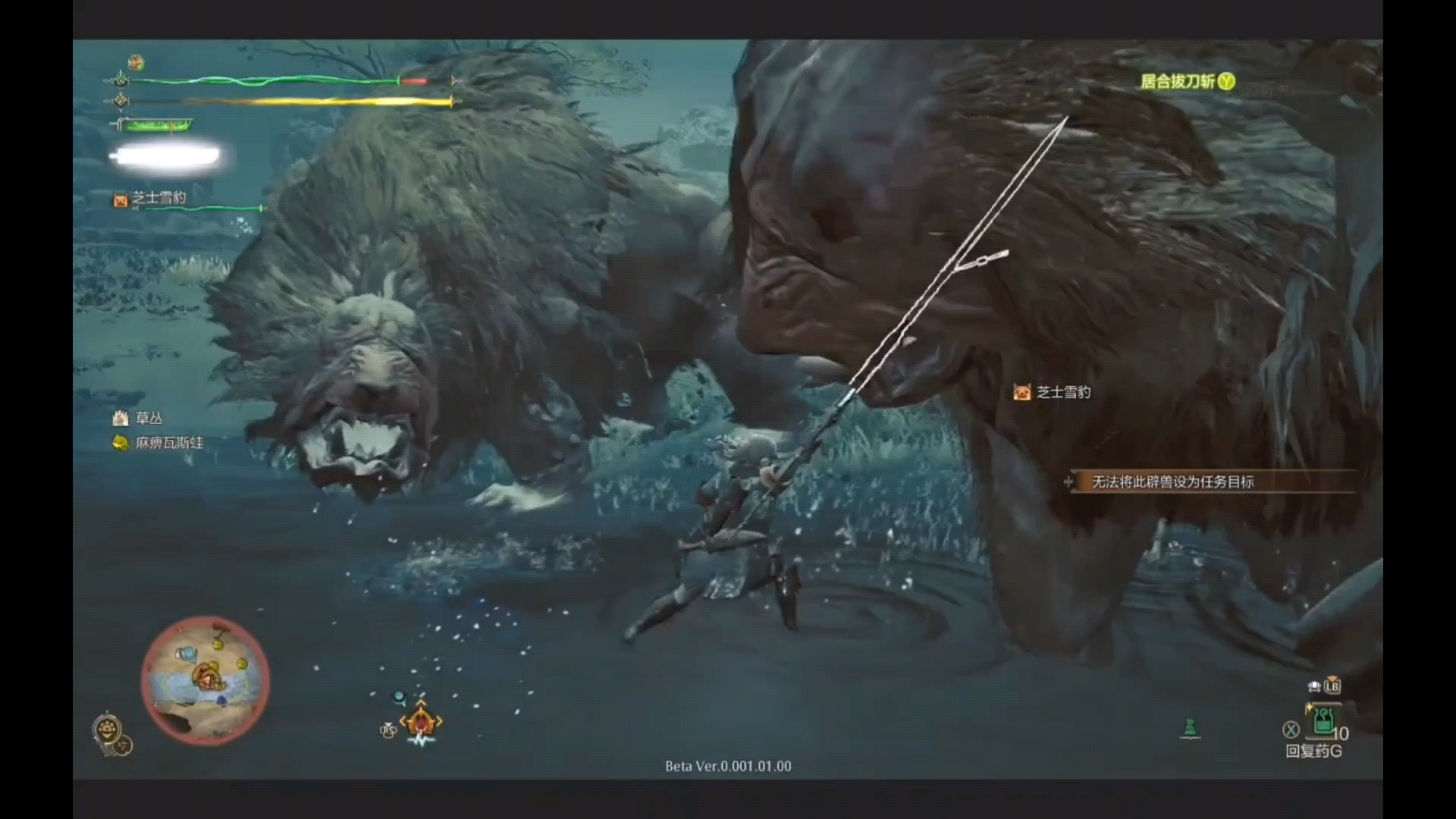This screenshot has height=819, width=1456.
Task: Click the round mount call icon beside the minimap
Action: 108,731
